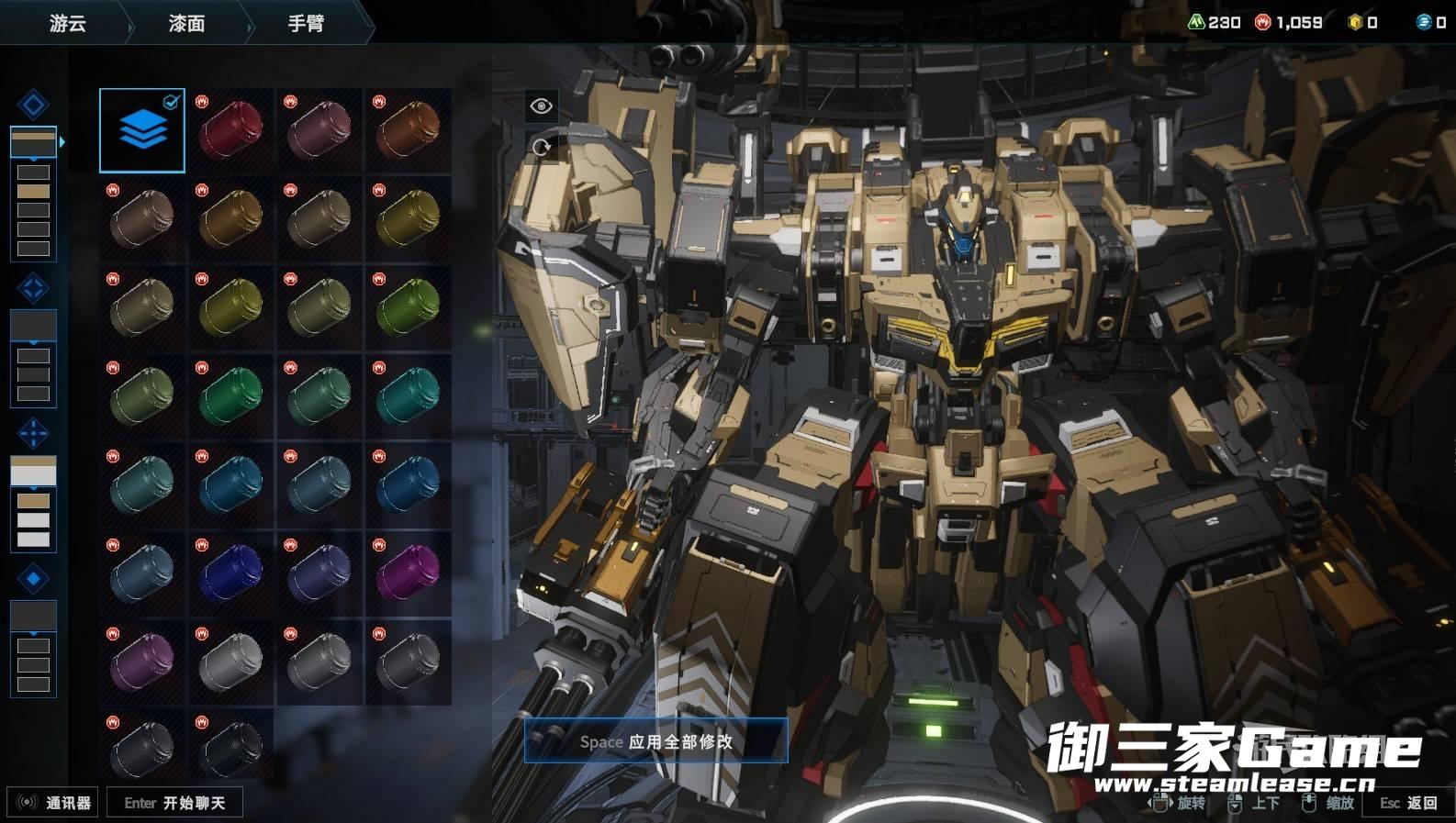Select the 手臂 tab

point(306,23)
